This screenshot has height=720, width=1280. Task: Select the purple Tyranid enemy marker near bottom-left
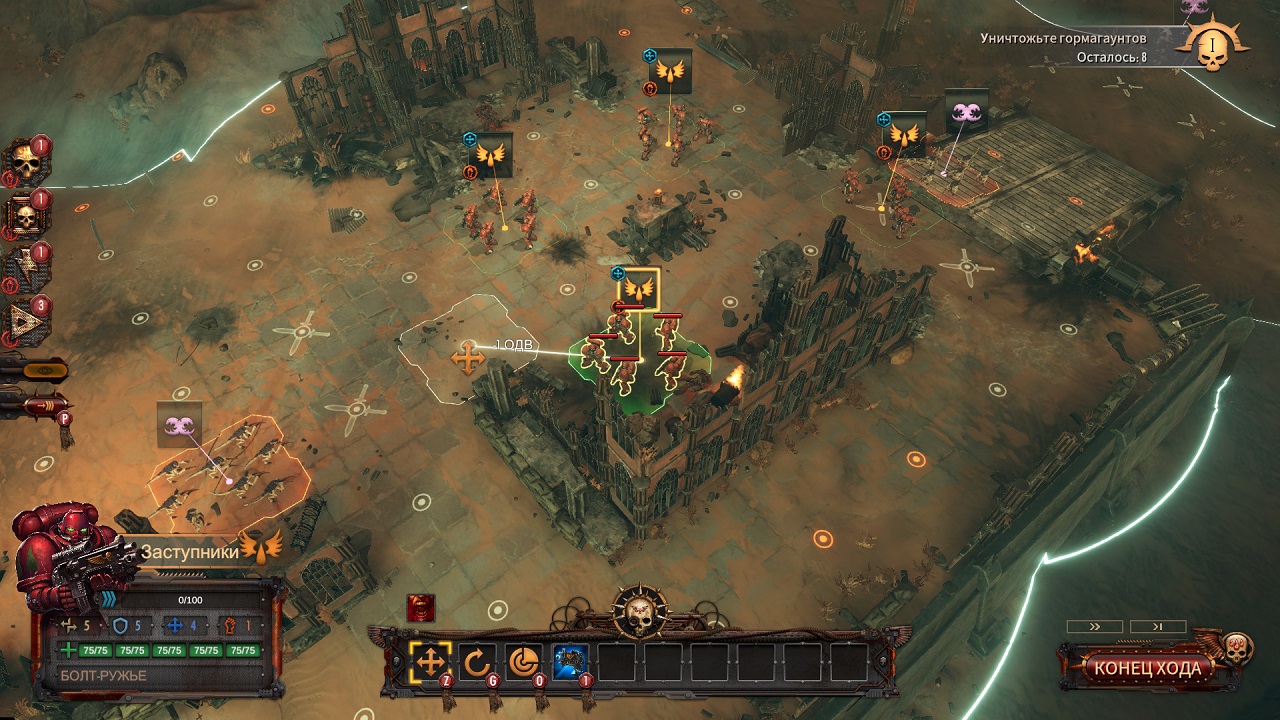coord(179,425)
